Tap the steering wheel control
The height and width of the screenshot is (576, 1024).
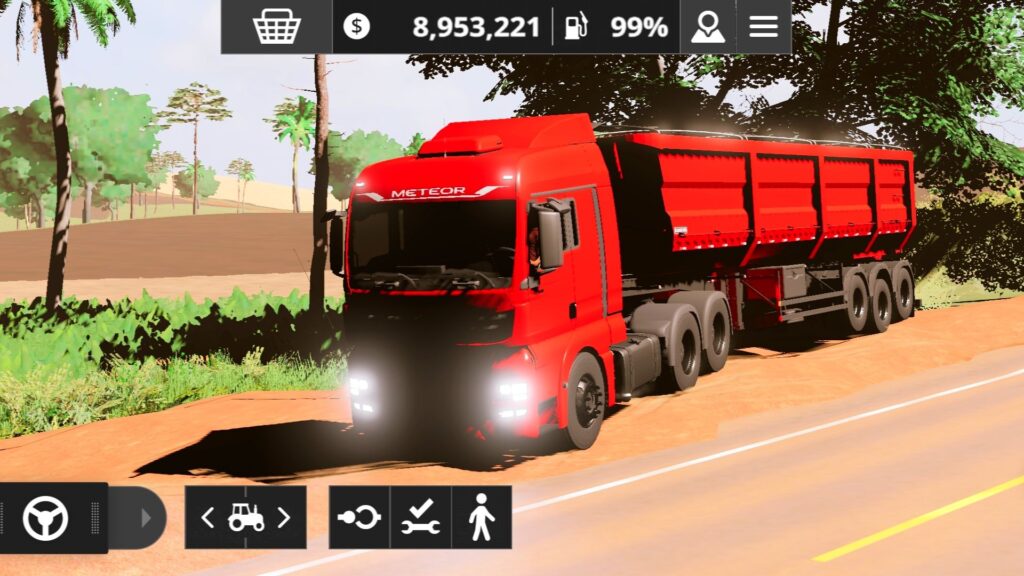click(x=46, y=518)
